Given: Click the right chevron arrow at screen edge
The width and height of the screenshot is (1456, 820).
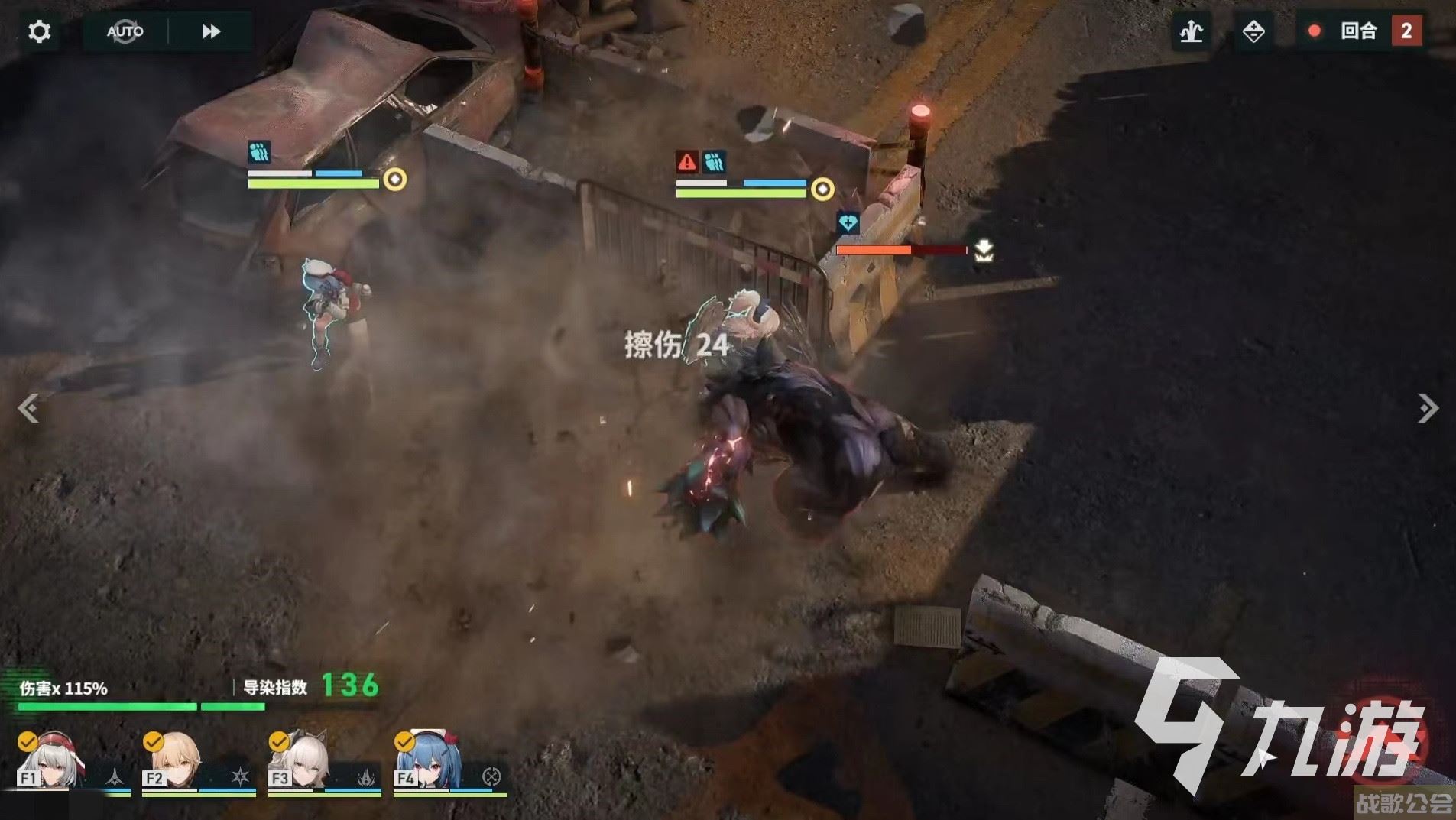Looking at the screenshot, I should coord(1428,409).
